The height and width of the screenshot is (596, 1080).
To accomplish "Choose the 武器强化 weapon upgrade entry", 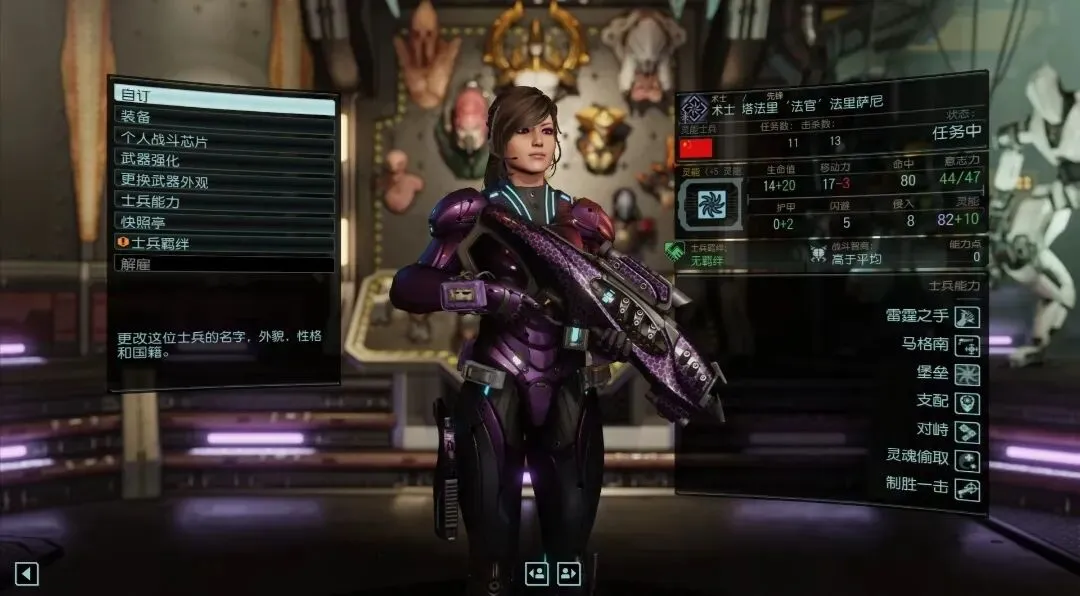I will click(224, 160).
